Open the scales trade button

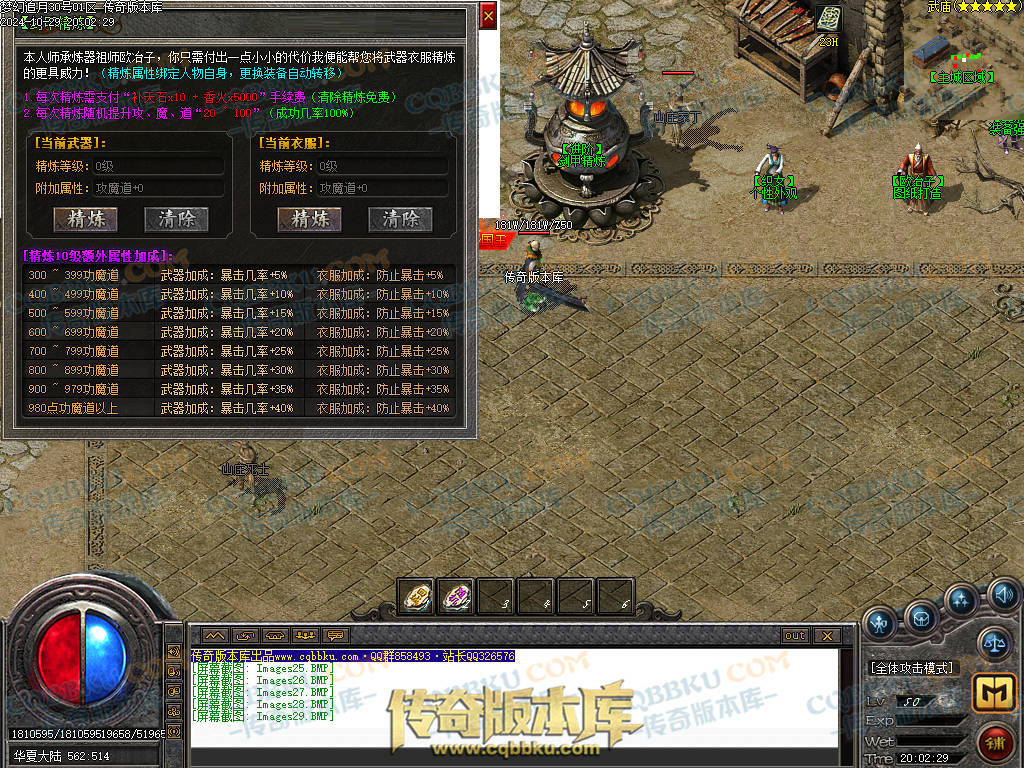(994, 643)
